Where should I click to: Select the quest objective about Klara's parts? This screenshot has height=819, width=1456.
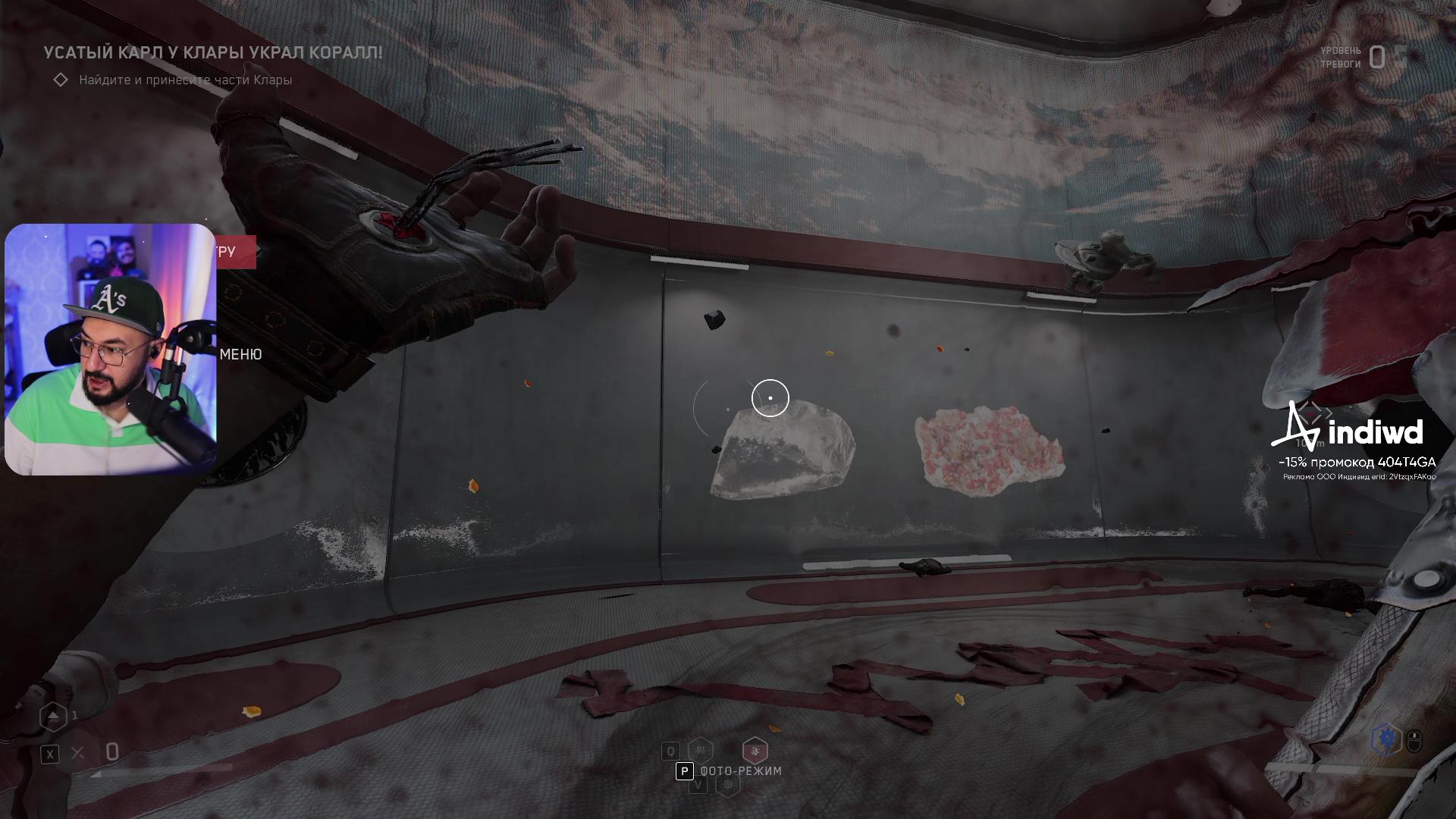click(185, 80)
